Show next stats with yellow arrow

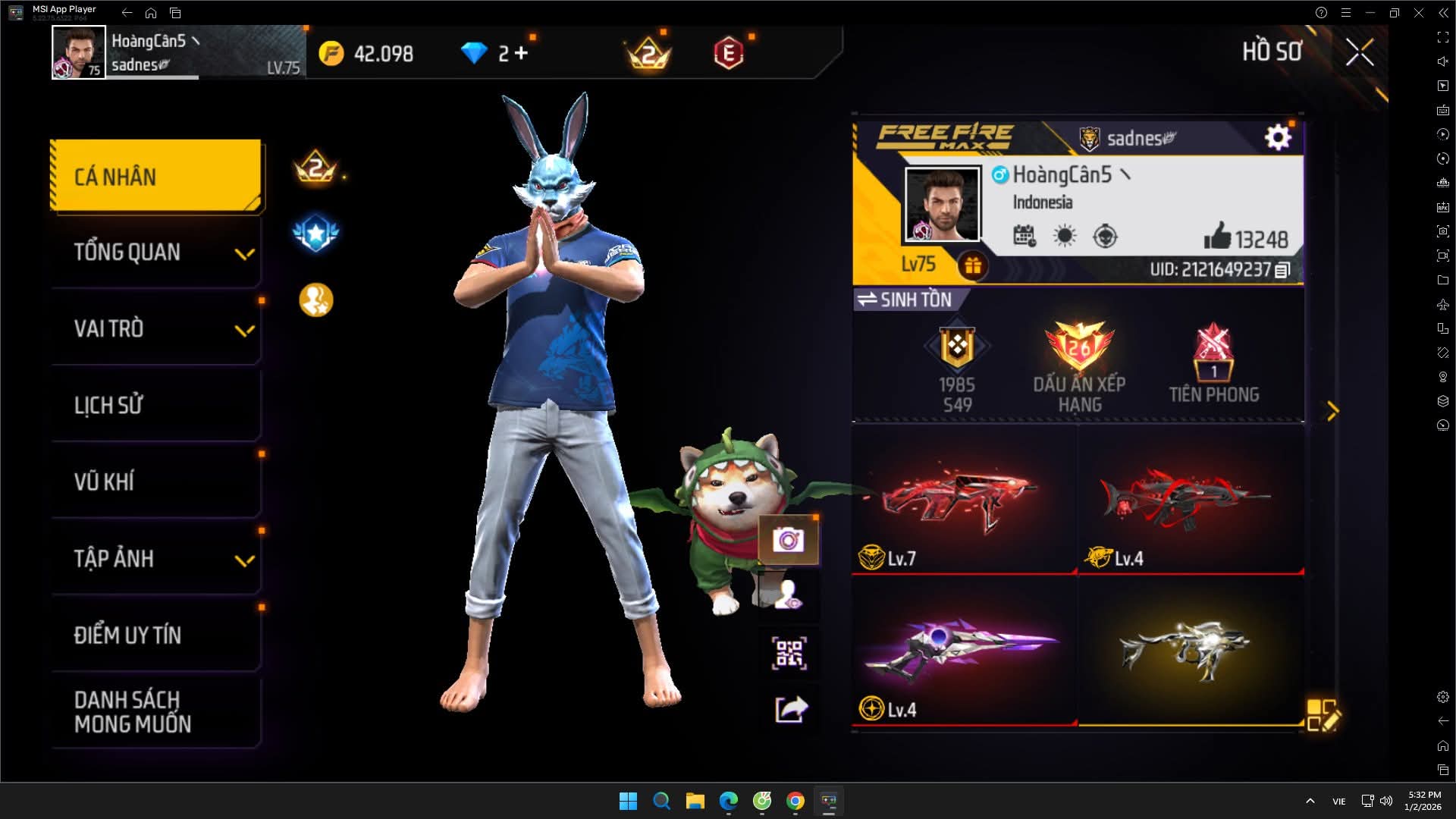coord(1332,411)
